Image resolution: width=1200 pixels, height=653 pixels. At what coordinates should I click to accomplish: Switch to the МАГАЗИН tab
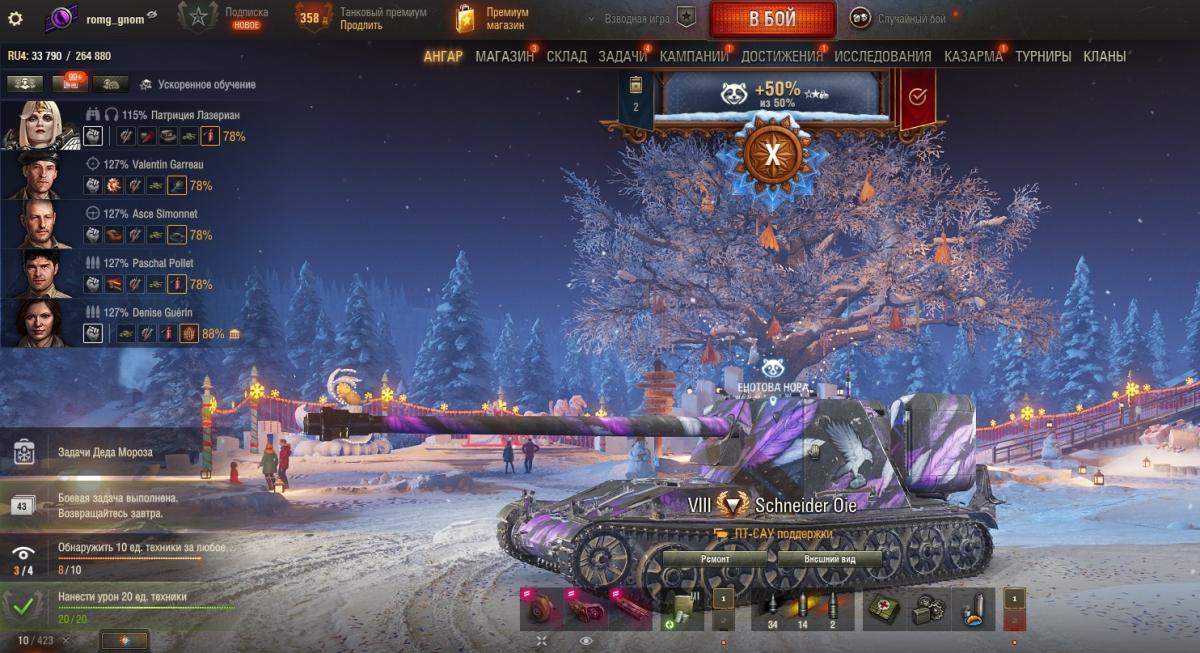point(504,57)
